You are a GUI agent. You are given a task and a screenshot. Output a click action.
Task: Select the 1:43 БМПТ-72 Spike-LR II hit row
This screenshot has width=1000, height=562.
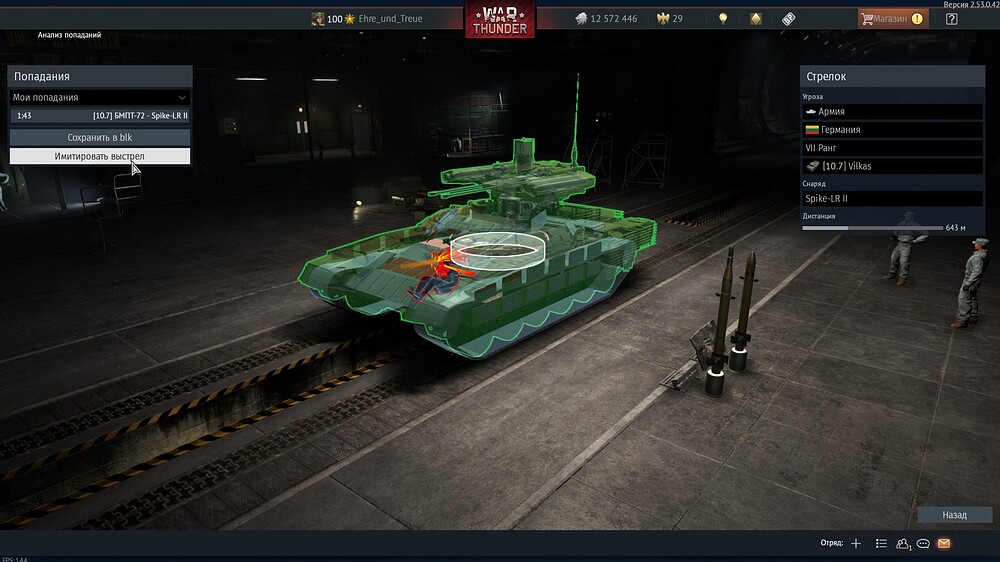pos(100,116)
